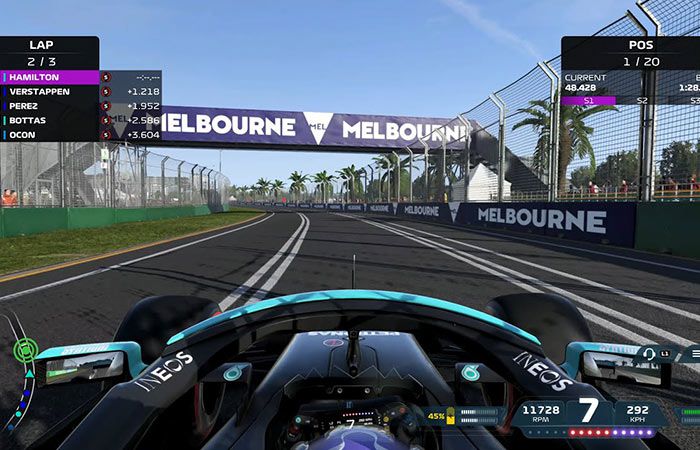700x450 pixels.
Task: Select Bottas in the timing tower
Action: pyautogui.click(x=52, y=120)
